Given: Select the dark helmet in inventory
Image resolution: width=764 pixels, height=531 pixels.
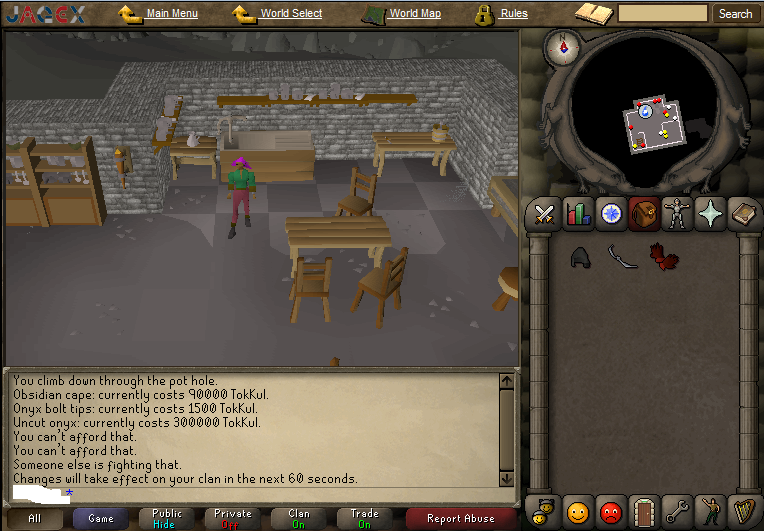Looking at the screenshot, I should pos(582,258).
